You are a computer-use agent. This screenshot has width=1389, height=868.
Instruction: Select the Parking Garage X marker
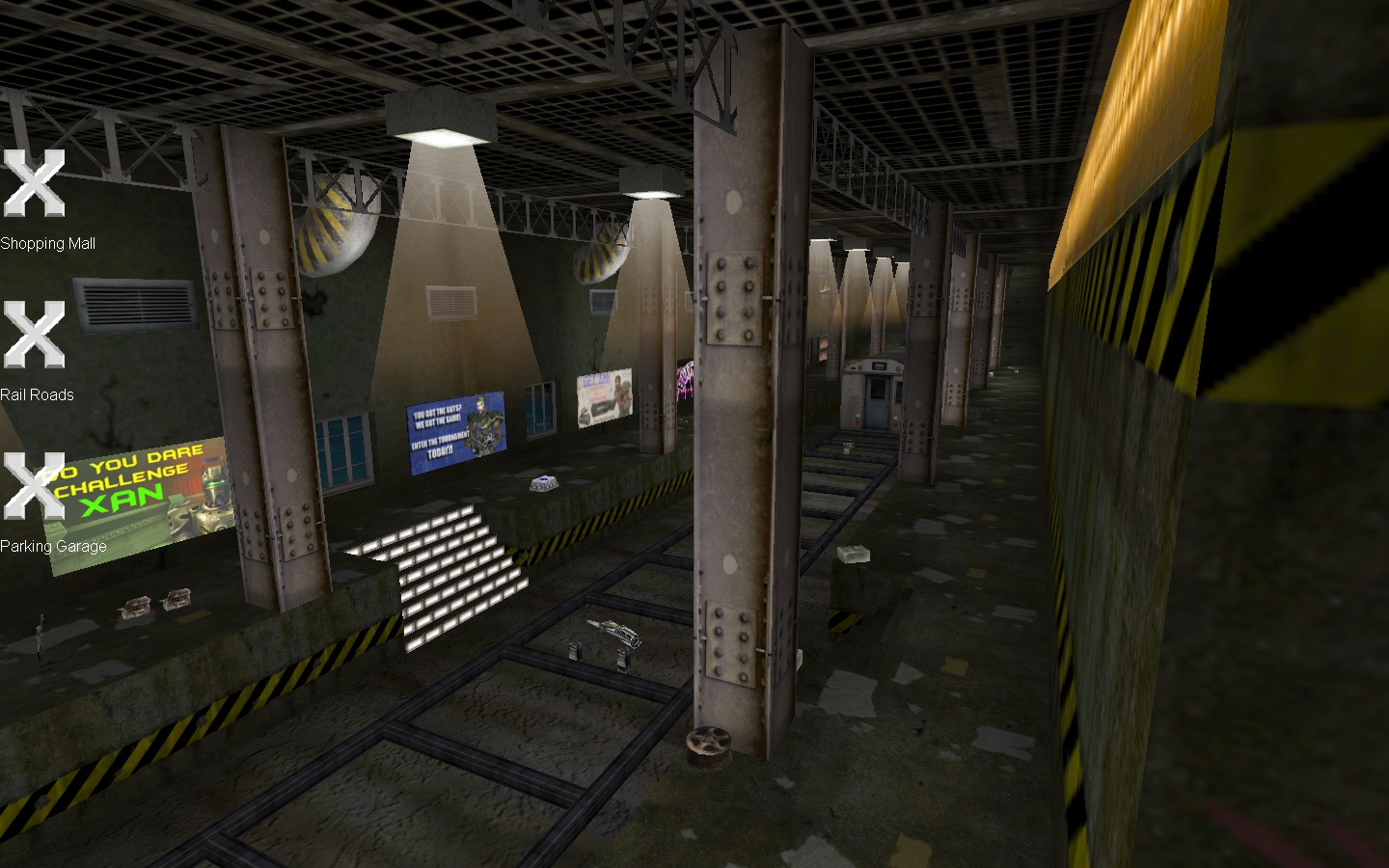[33, 488]
